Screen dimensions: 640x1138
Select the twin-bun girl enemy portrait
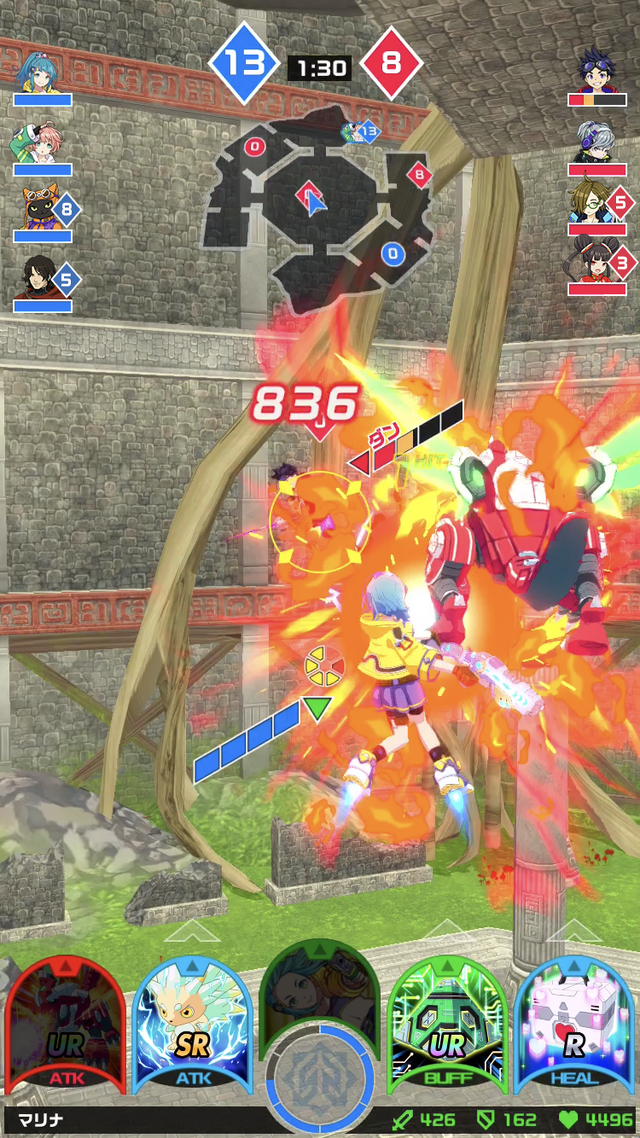(594, 266)
